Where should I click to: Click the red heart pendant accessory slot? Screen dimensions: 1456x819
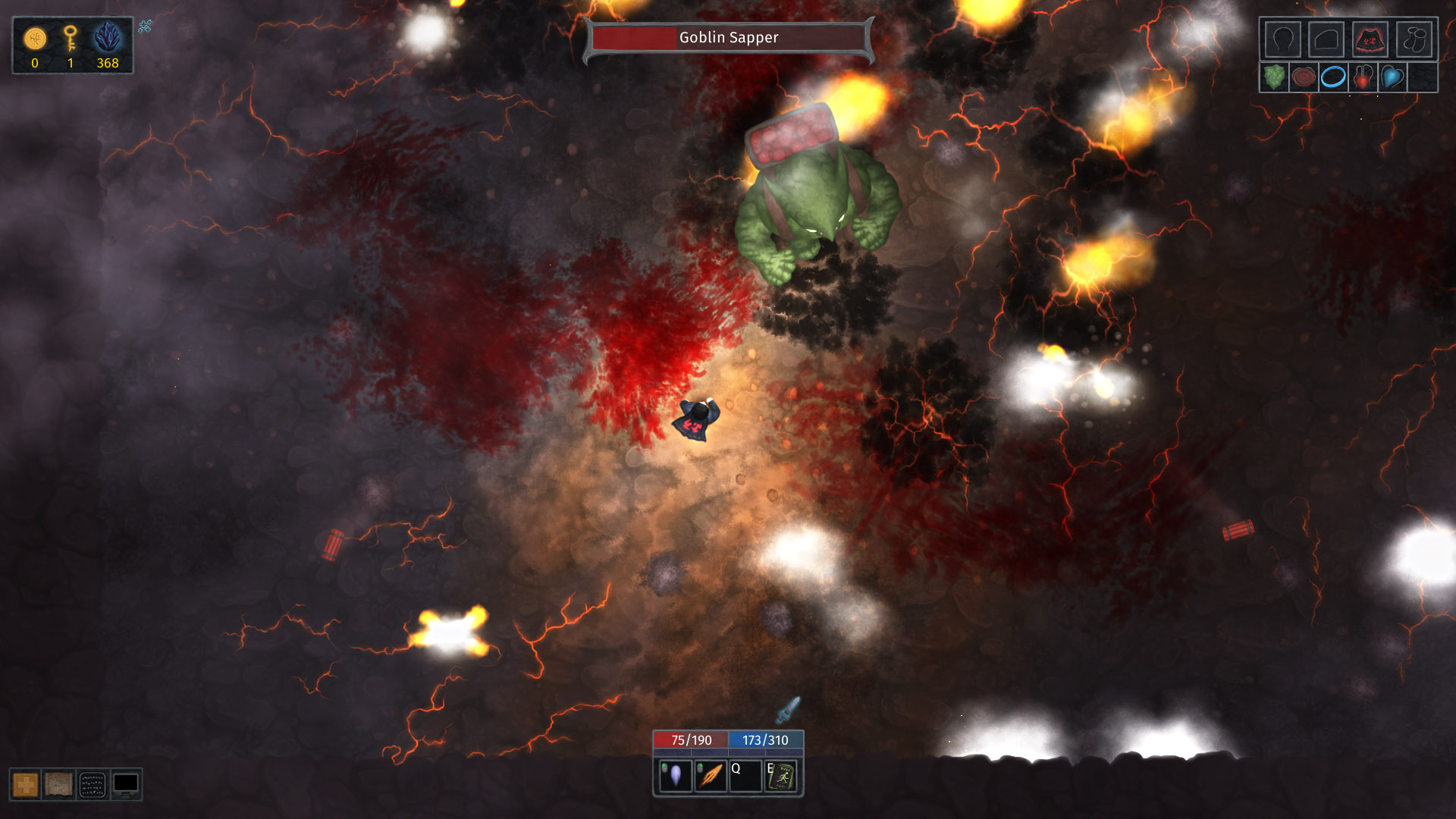tap(1363, 78)
